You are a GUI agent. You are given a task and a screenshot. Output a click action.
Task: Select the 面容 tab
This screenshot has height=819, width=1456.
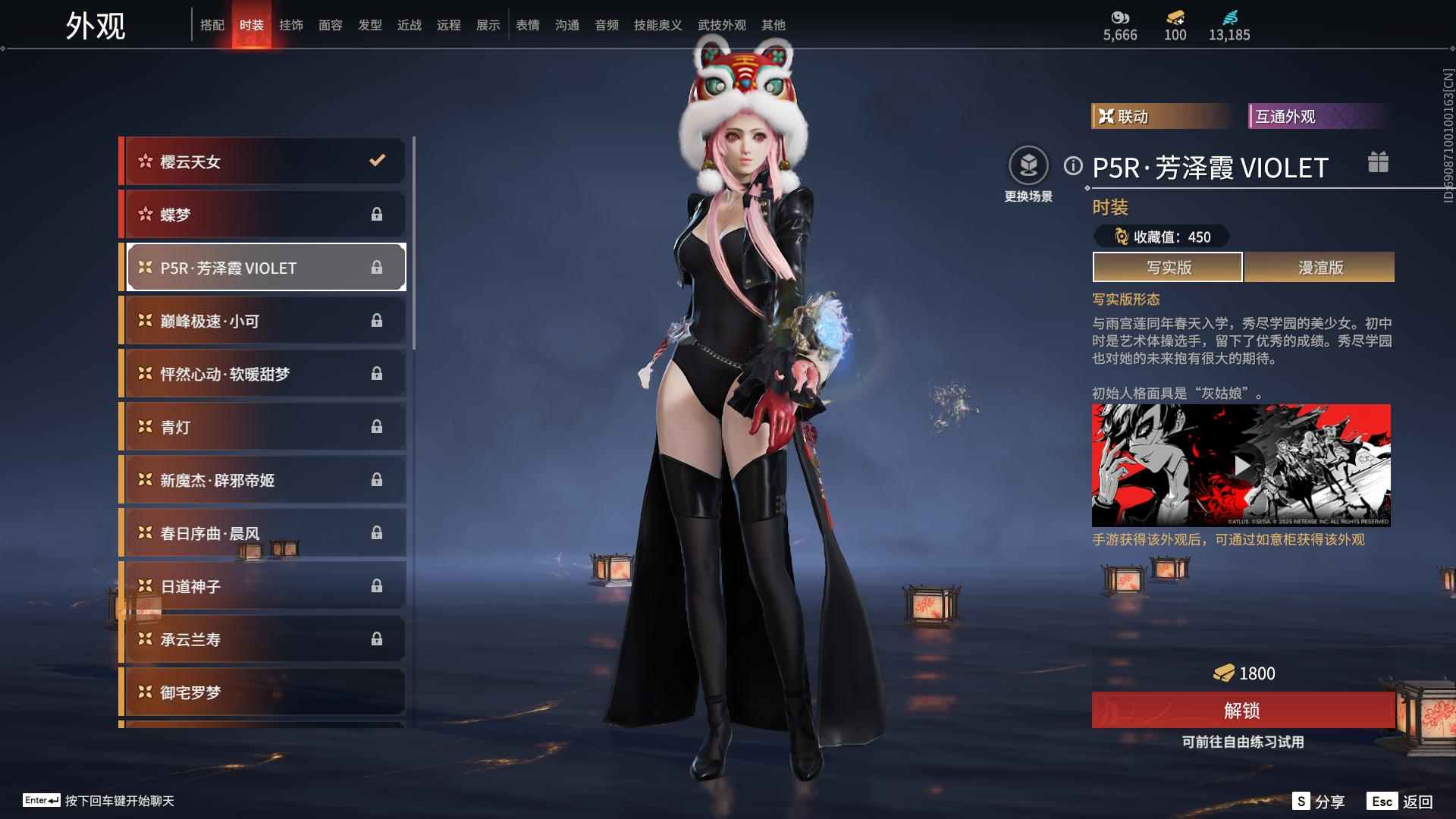330,25
